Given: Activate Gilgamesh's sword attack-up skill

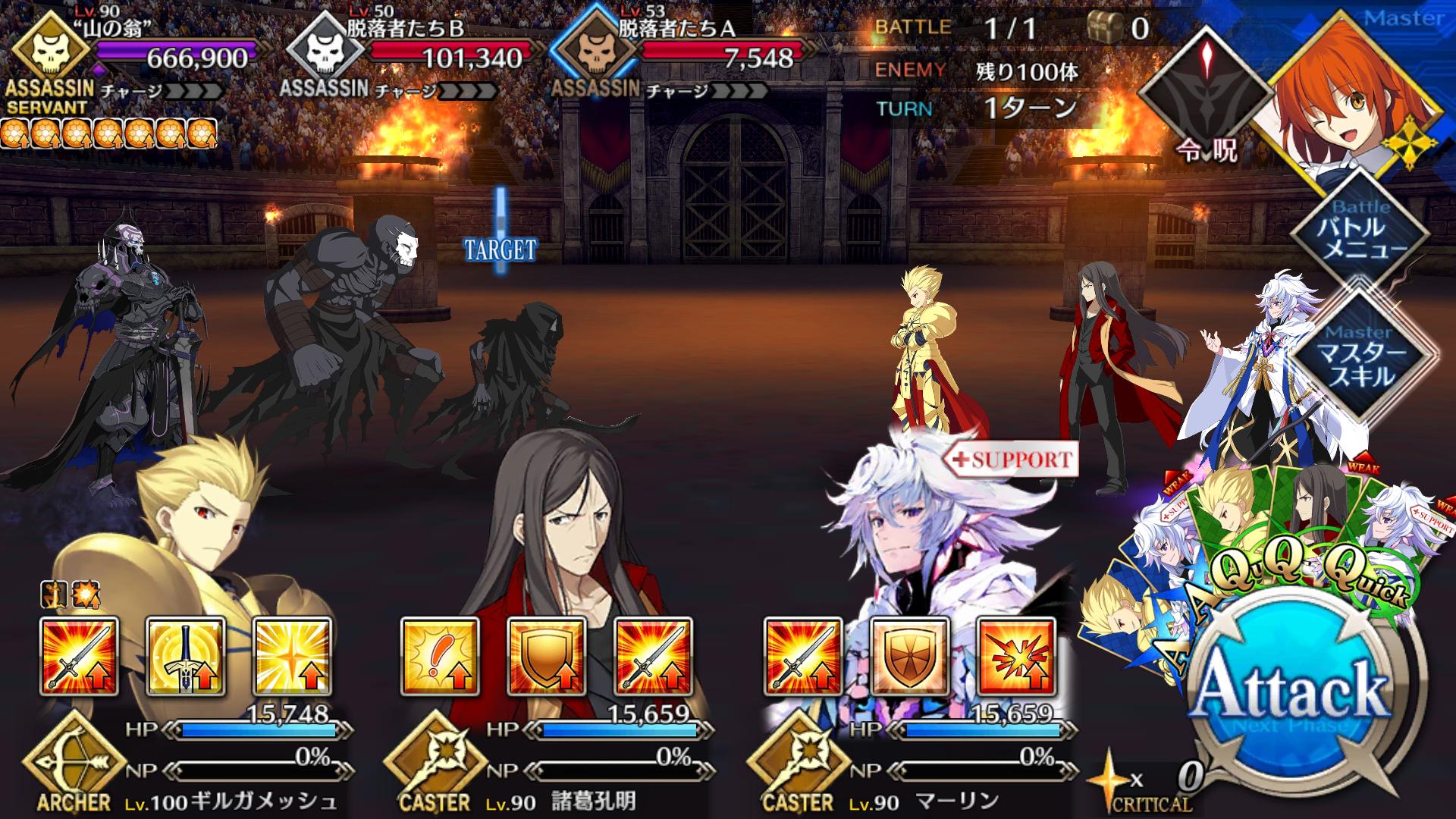Looking at the screenshot, I should pos(80,657).
